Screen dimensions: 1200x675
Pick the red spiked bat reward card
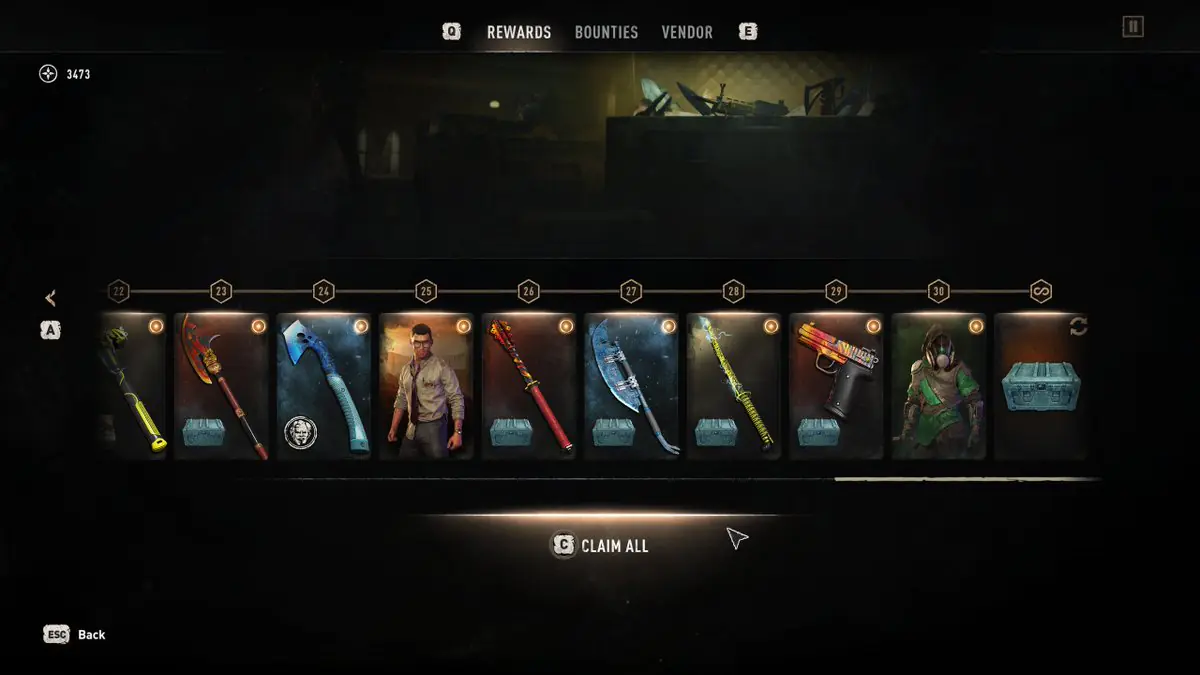528,386
